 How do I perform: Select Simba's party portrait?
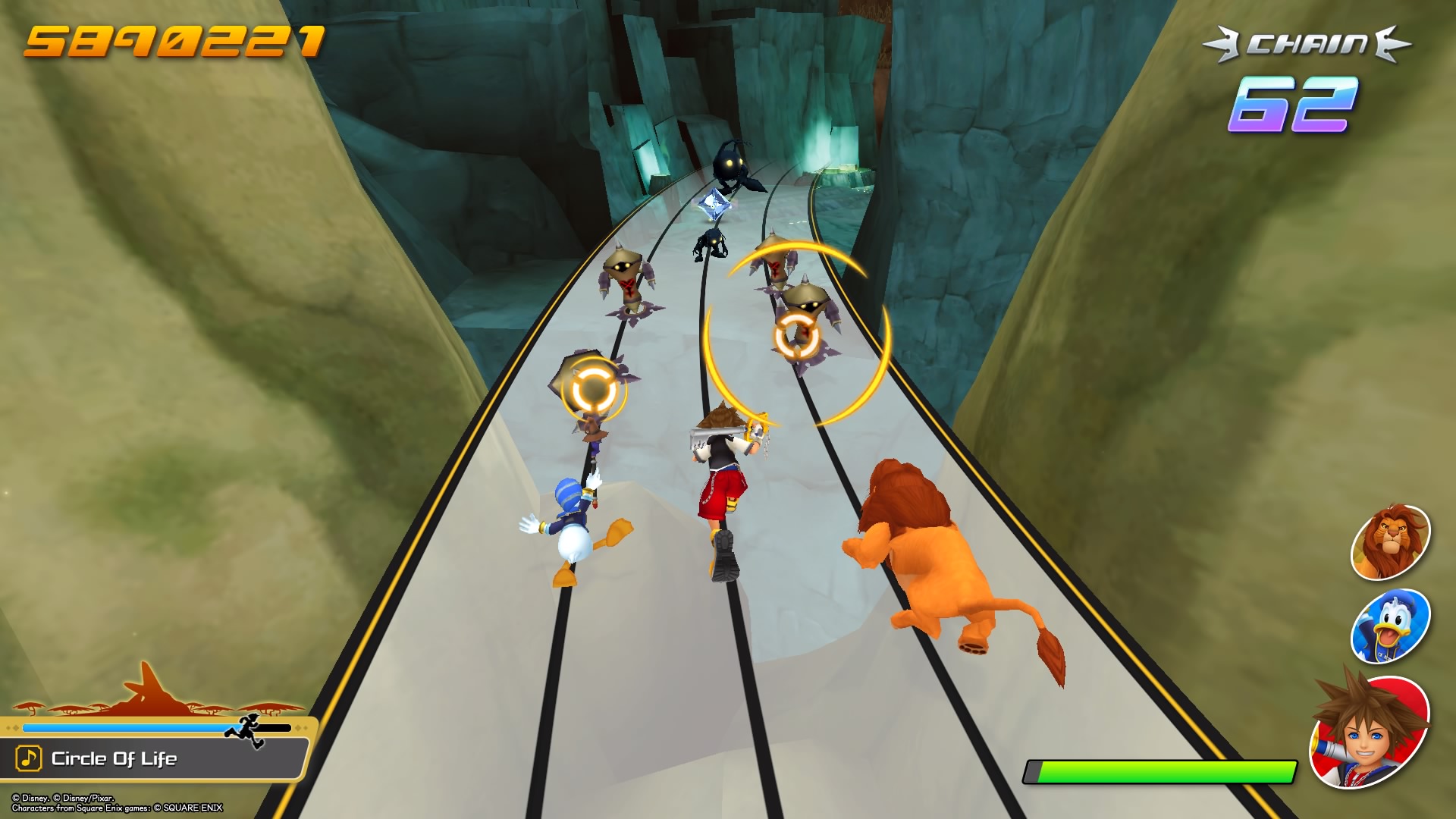point(1390,542)
